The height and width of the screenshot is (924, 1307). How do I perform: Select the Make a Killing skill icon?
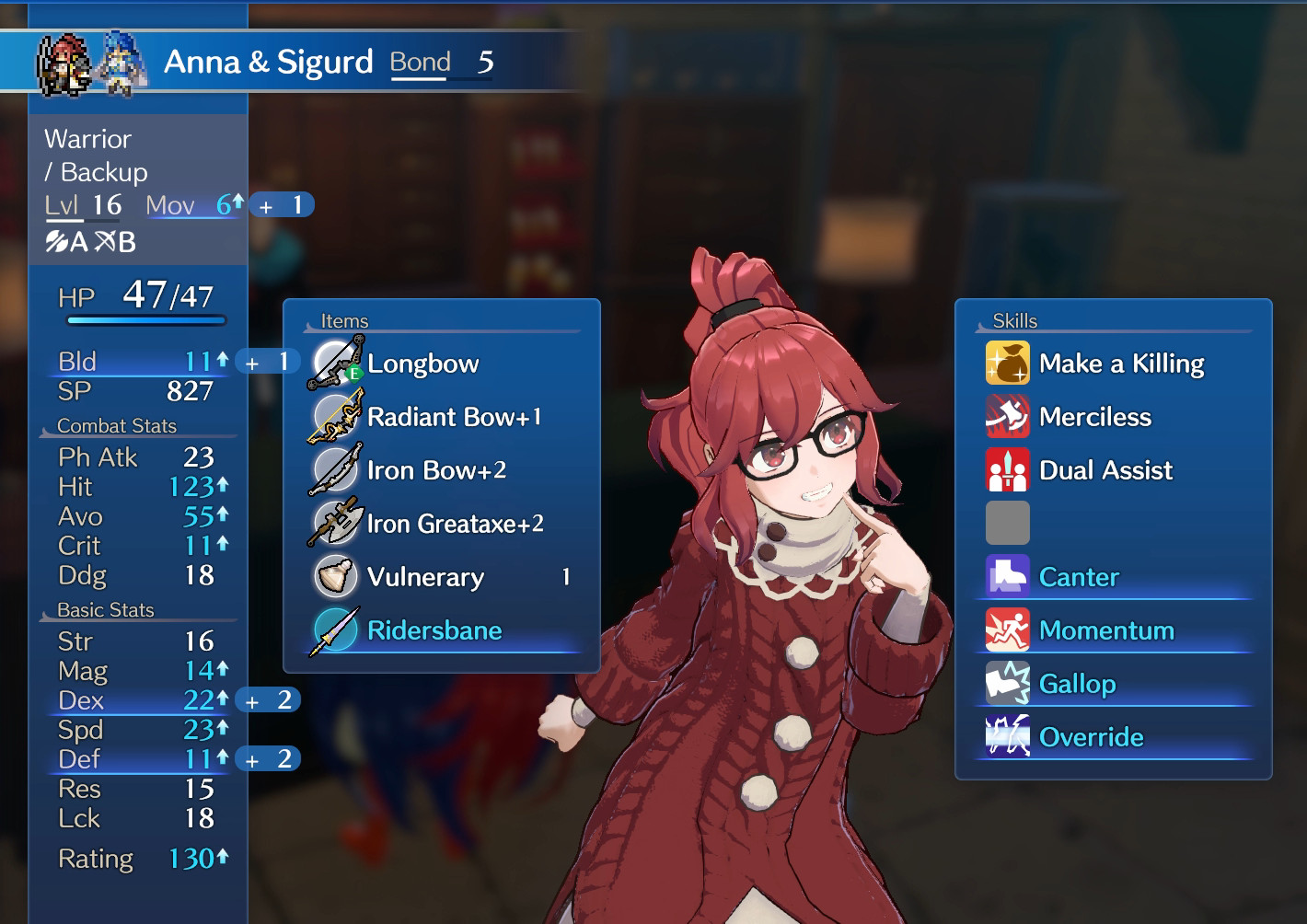(1008, 363)
